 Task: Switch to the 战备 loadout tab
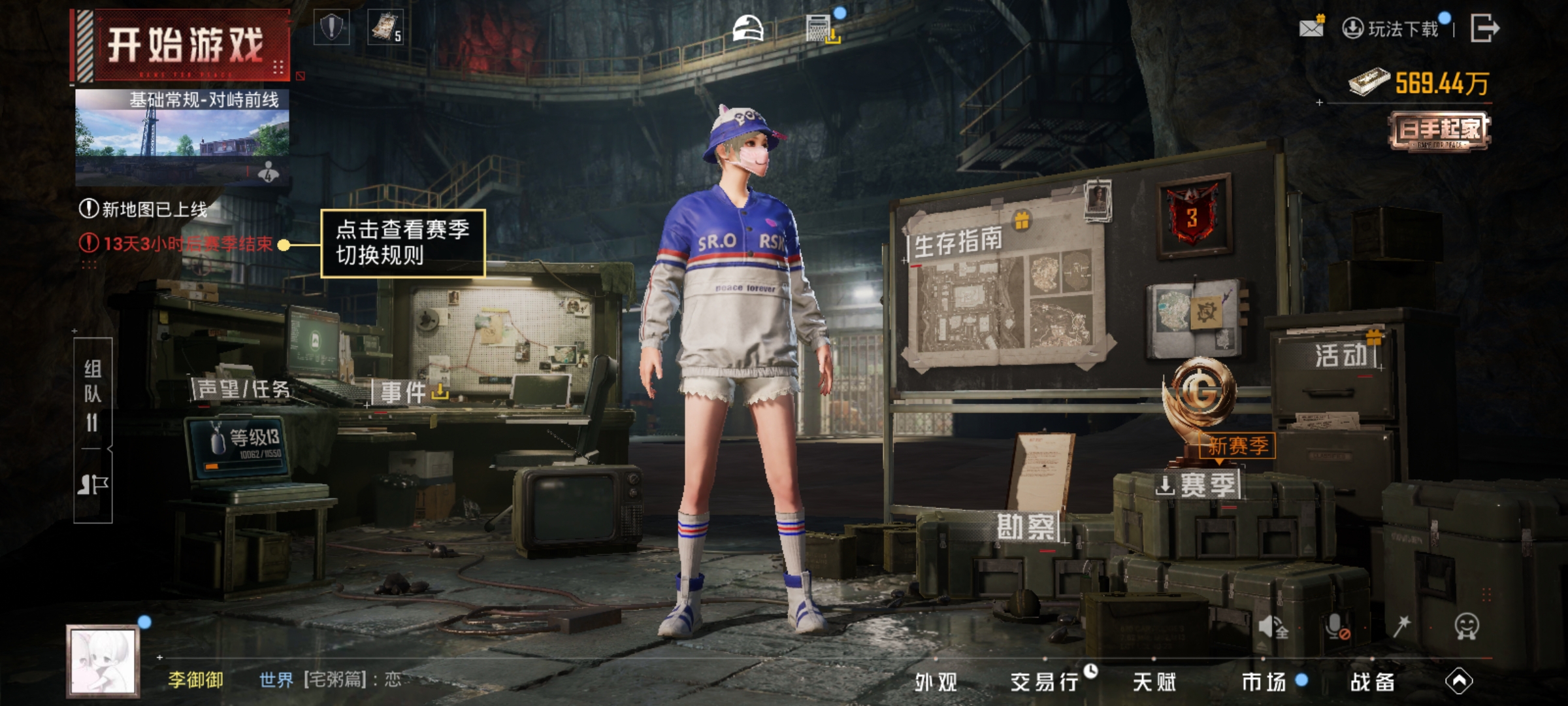[1372, 682]
